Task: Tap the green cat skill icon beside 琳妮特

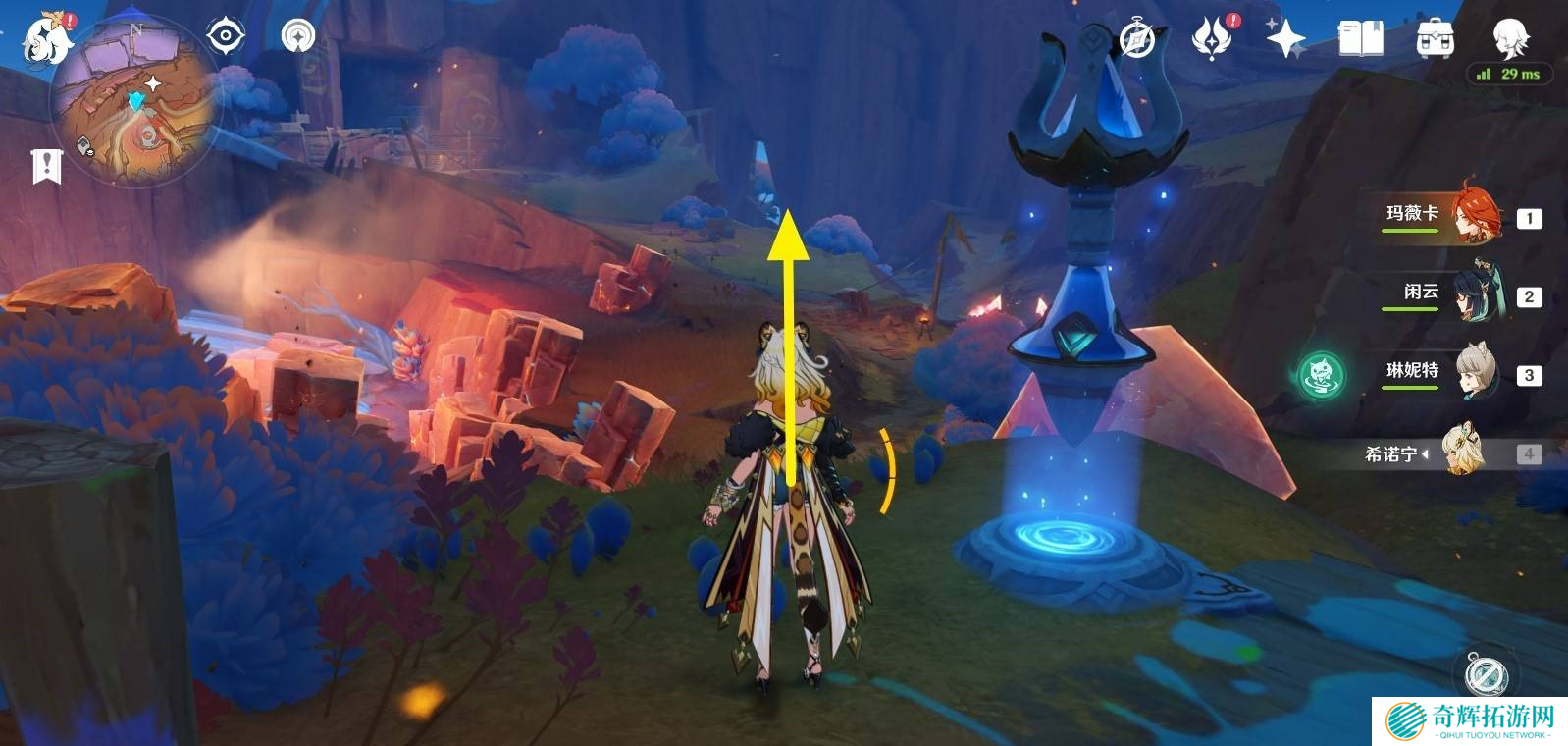Action: tap(1320, 374)
